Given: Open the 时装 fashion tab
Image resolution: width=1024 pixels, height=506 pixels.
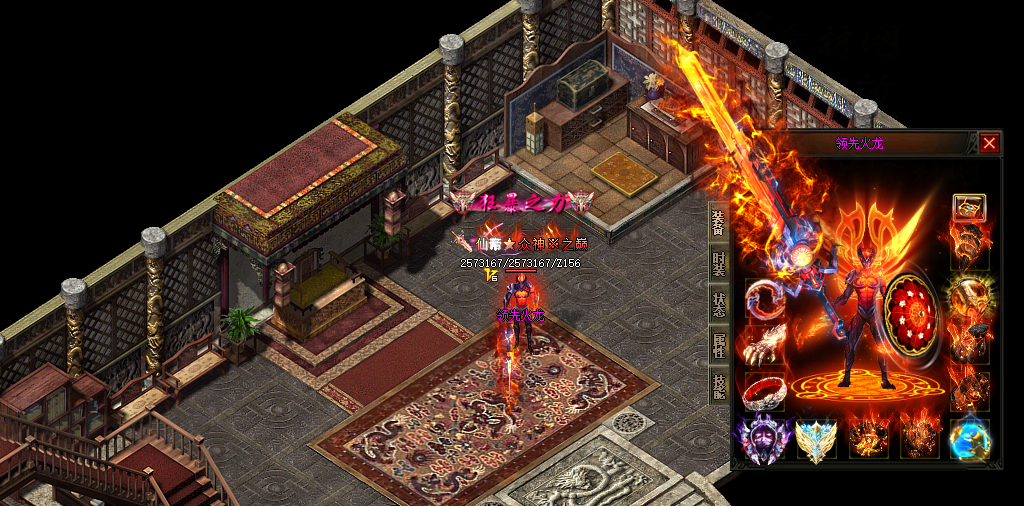Looking at the screenshot, I should coord(718,264).
